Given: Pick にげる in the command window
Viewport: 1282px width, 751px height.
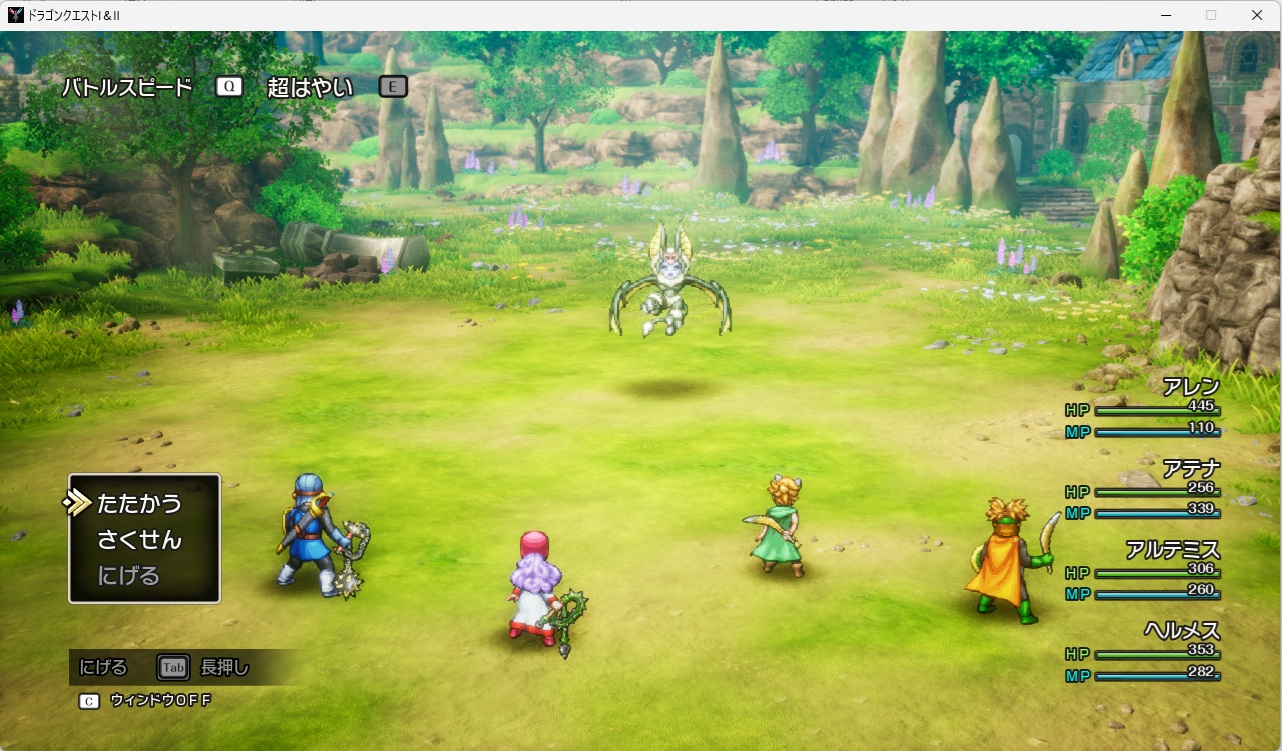Looking at the screenshot, I should pyautogui.click(x=128, y=576).
